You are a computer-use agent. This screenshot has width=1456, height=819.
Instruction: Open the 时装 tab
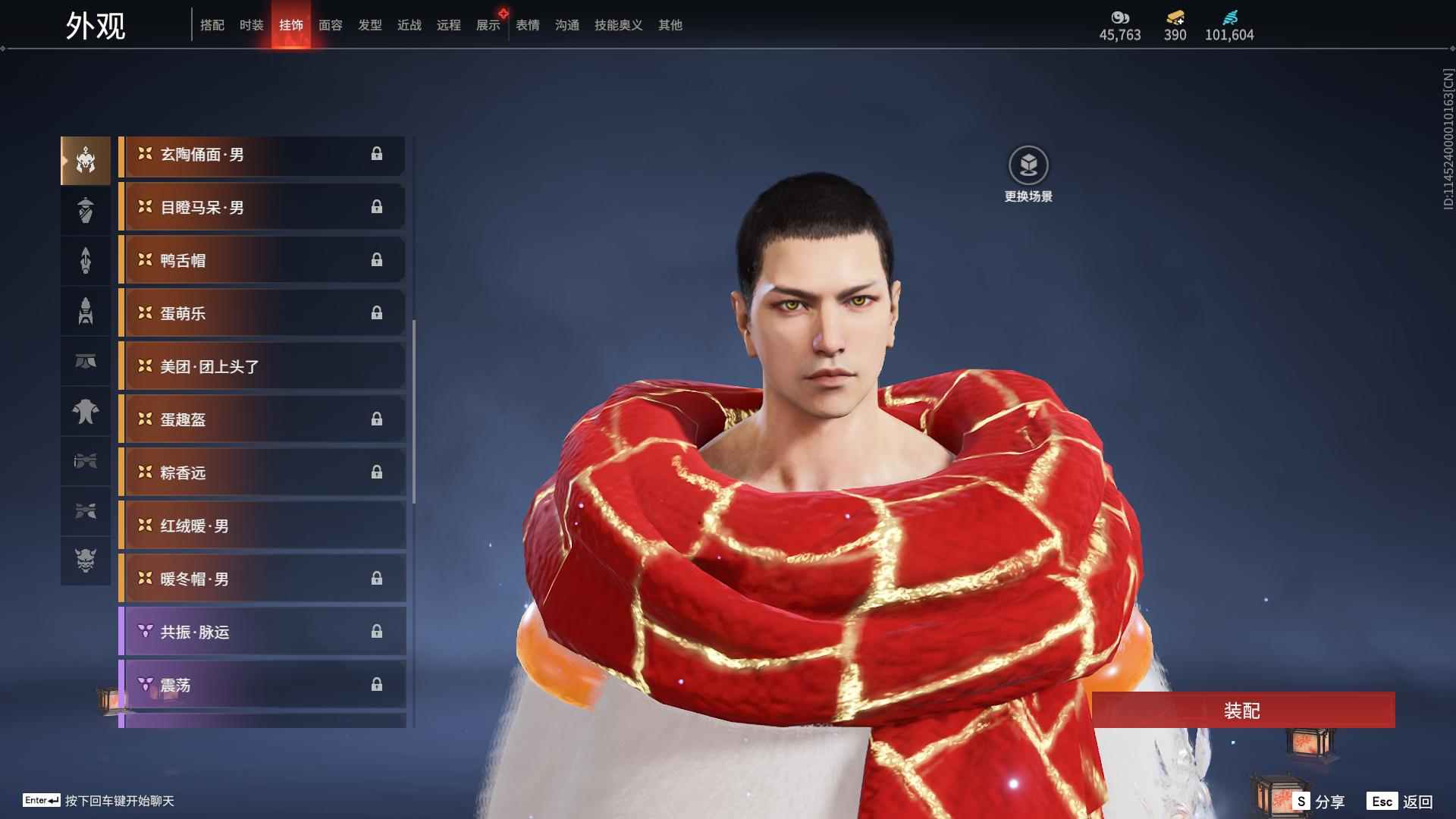pyautogui.click(x=252, y=25)
